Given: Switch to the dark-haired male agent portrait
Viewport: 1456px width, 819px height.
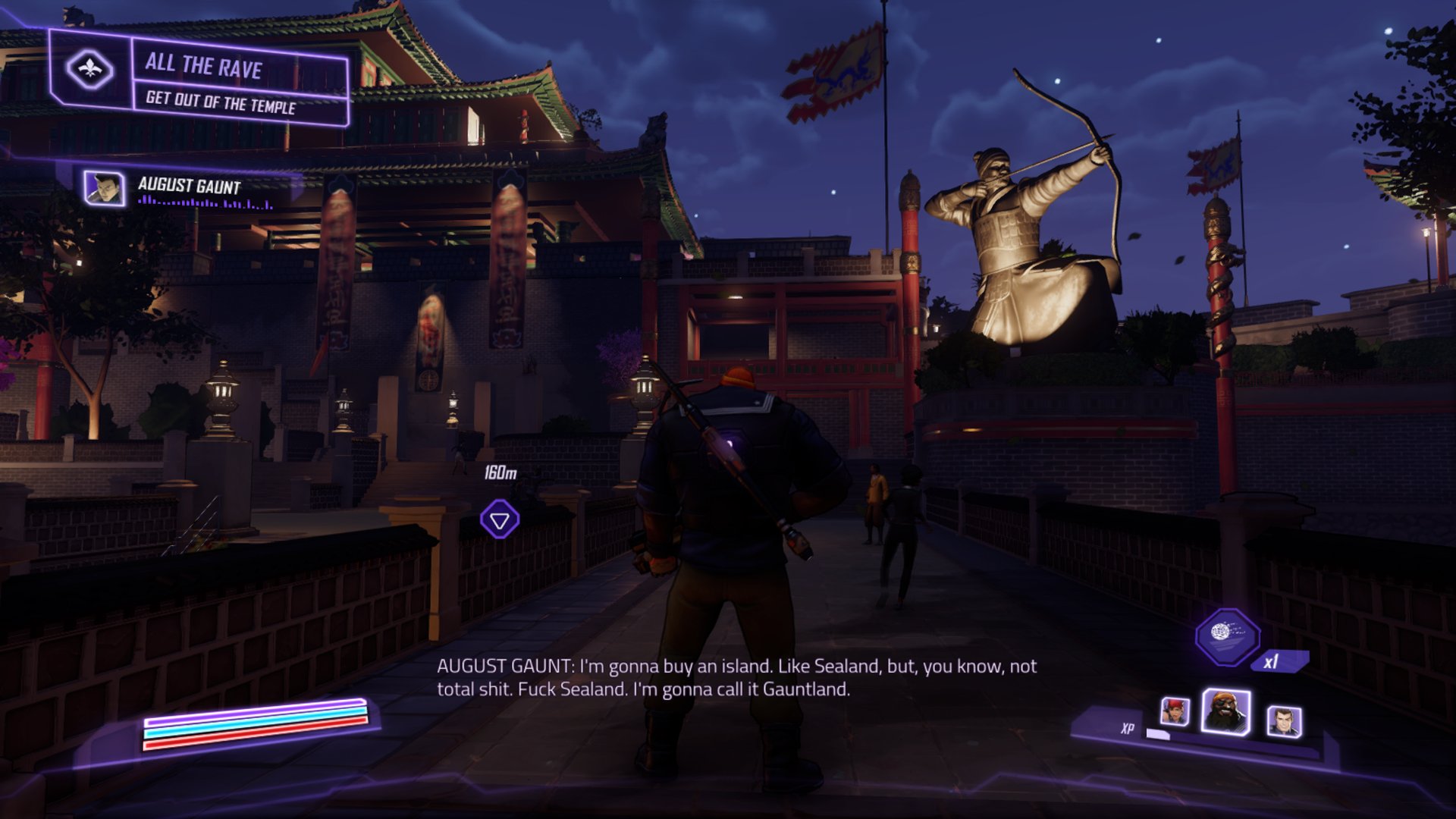Looking at the screenshot, I should pyautogui.click(x=1284, y=720).
